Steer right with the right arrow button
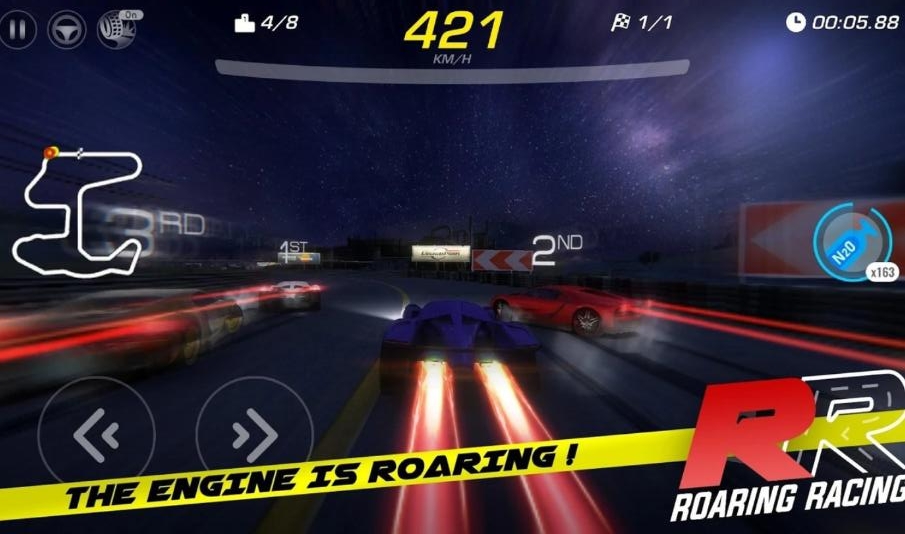The width and height of the screenshot is (905, 534). [254, 434]
